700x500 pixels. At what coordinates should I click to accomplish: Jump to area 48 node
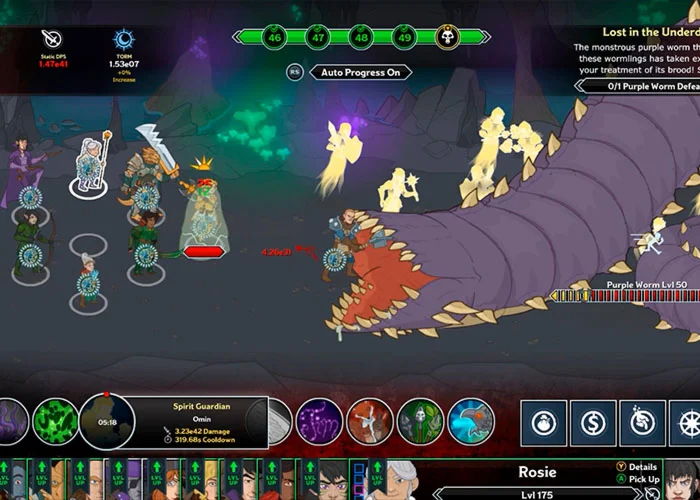point(361,37)
